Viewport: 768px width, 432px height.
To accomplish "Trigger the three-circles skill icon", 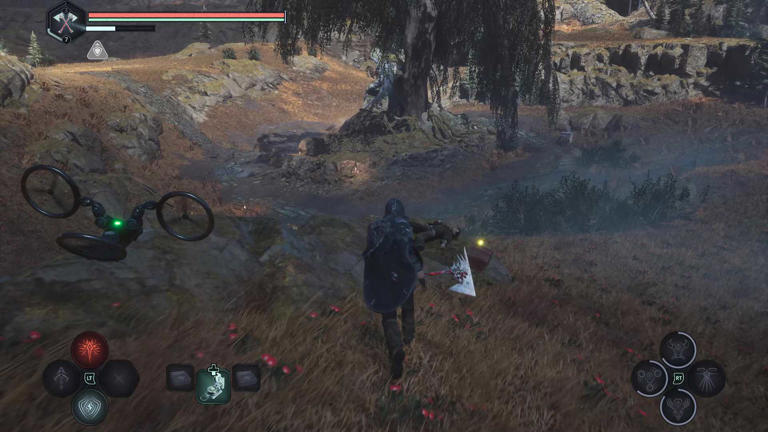I will [651, 378].
